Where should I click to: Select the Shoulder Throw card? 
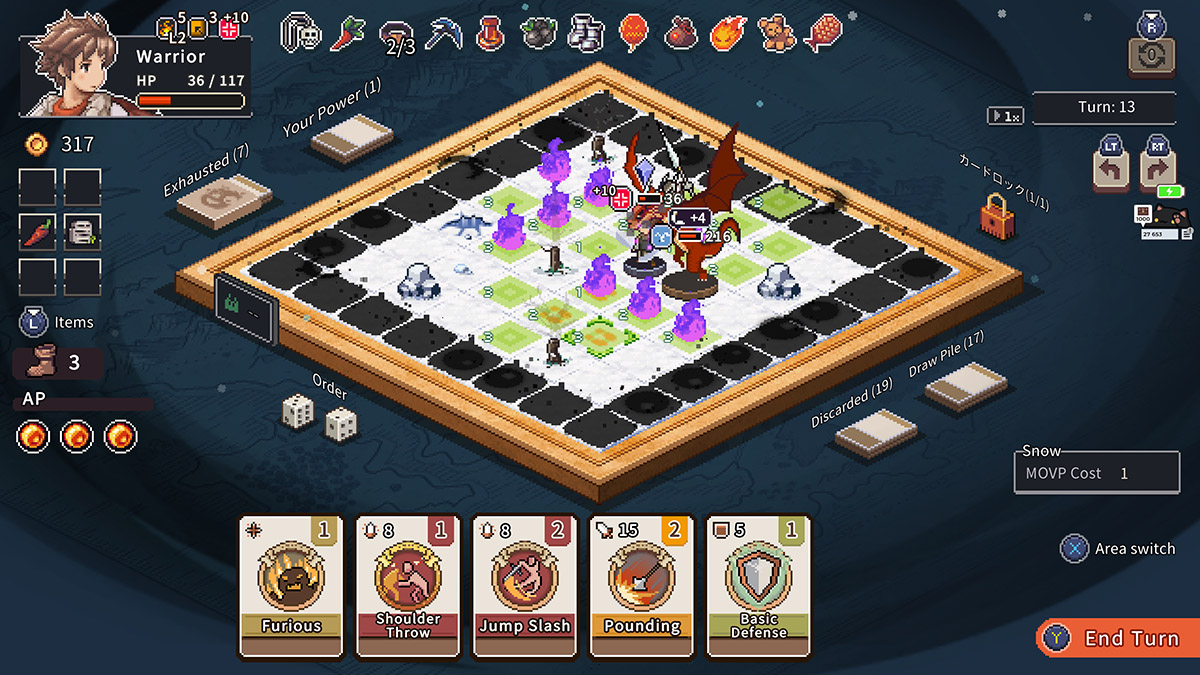point(408,585)
